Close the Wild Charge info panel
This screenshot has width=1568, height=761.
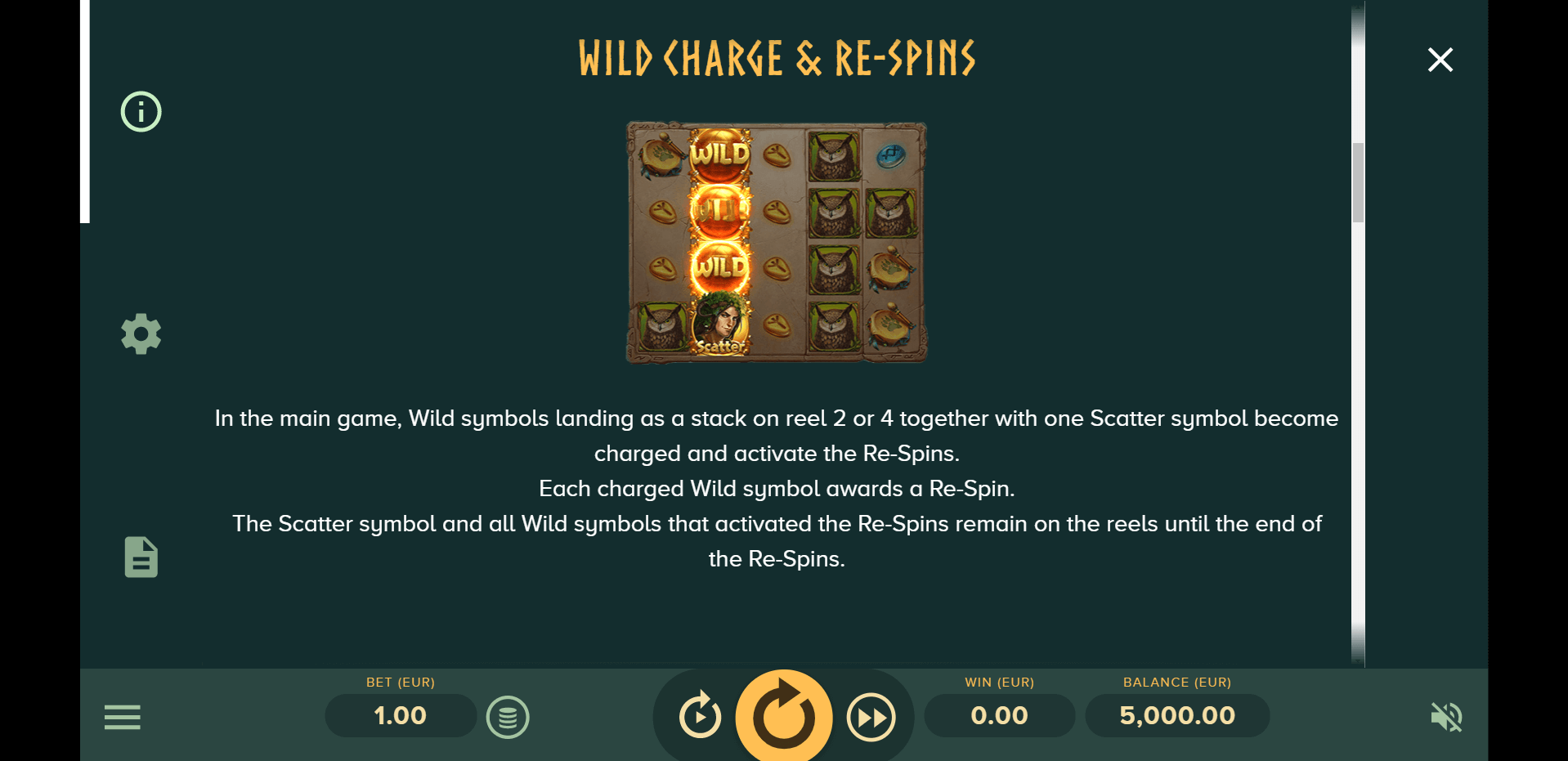[1440, 60]
